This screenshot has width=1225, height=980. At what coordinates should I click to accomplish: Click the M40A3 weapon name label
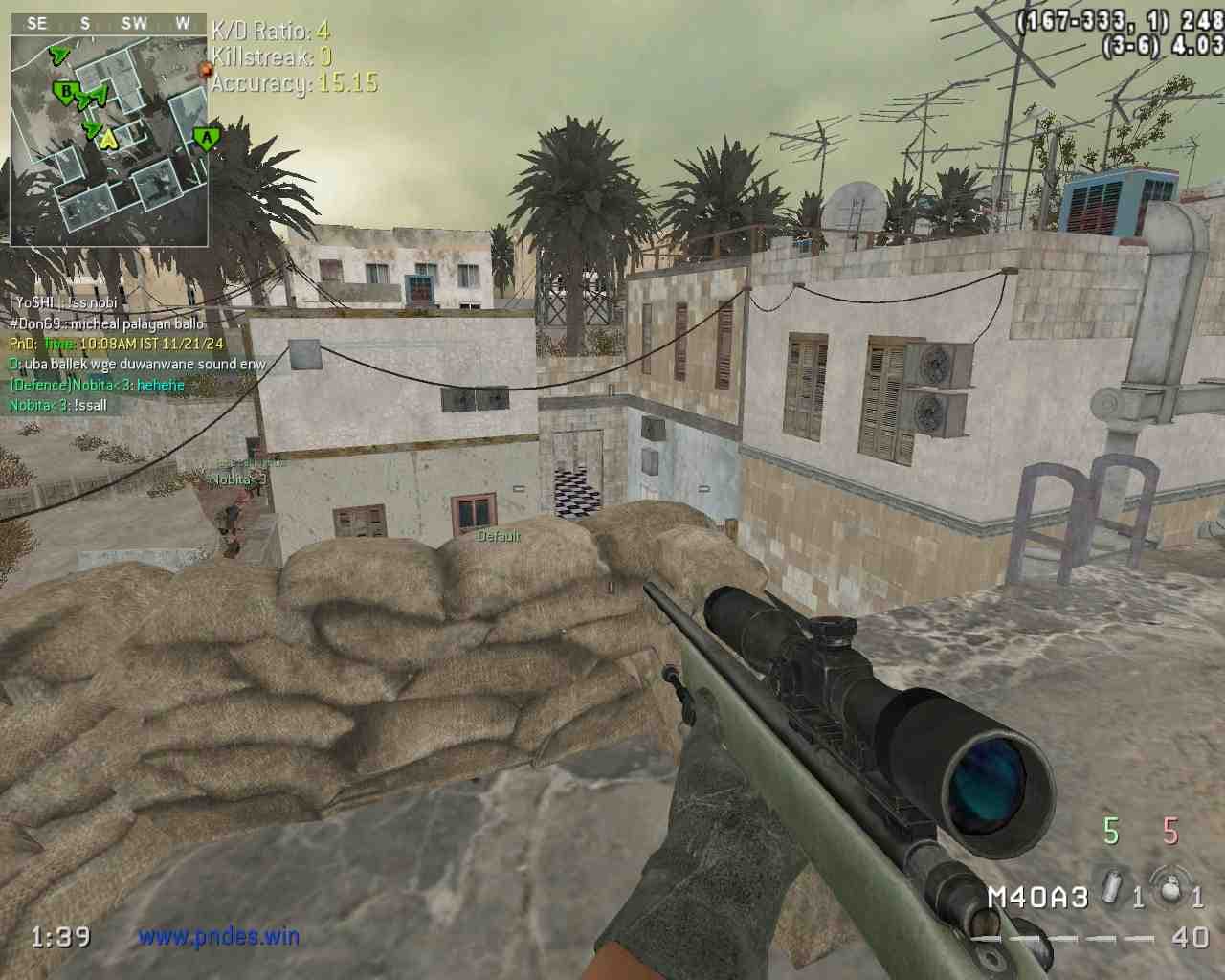click(x=1038, y=897)
